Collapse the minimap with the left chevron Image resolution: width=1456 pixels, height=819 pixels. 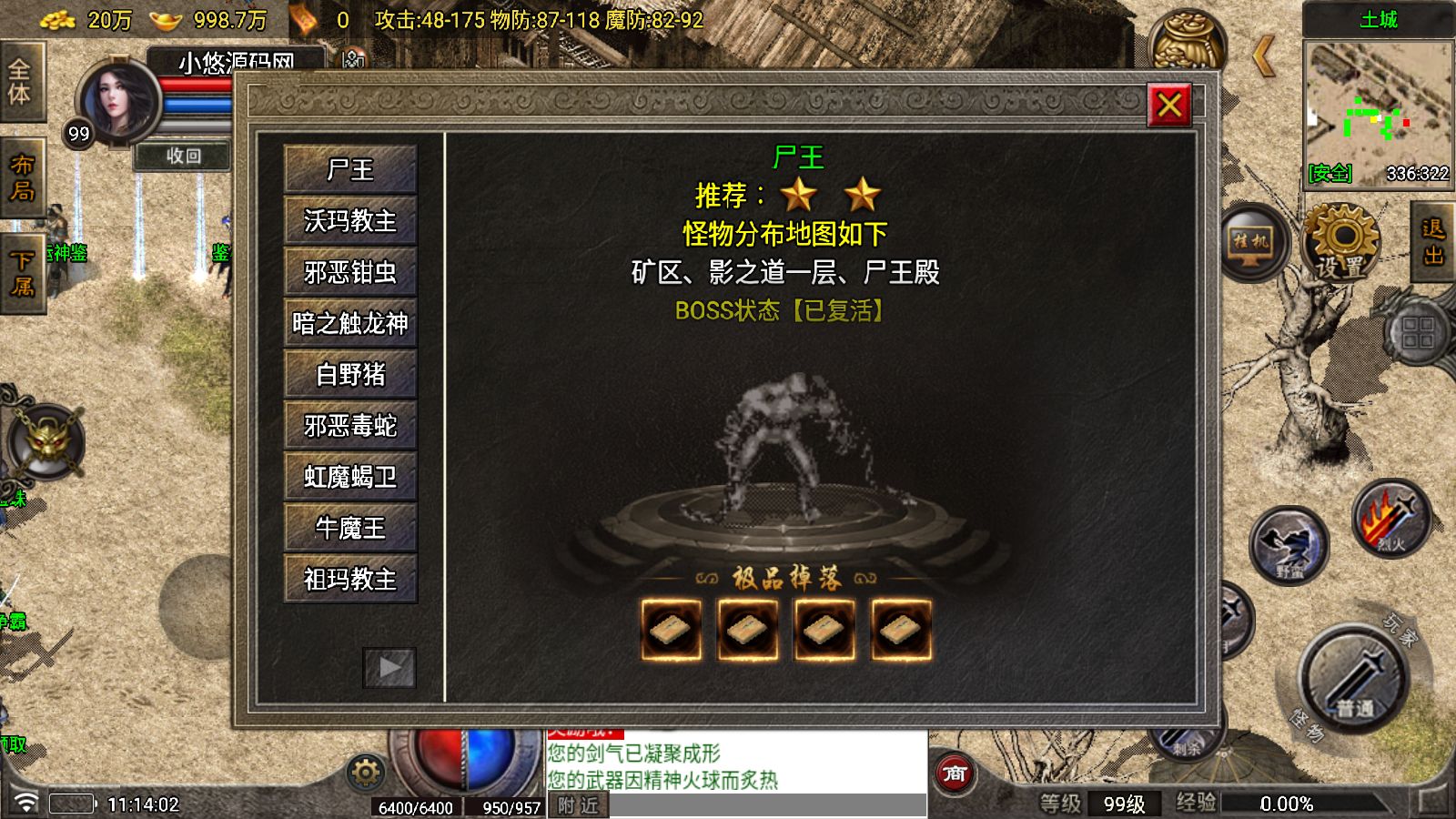click(1264, 56)
